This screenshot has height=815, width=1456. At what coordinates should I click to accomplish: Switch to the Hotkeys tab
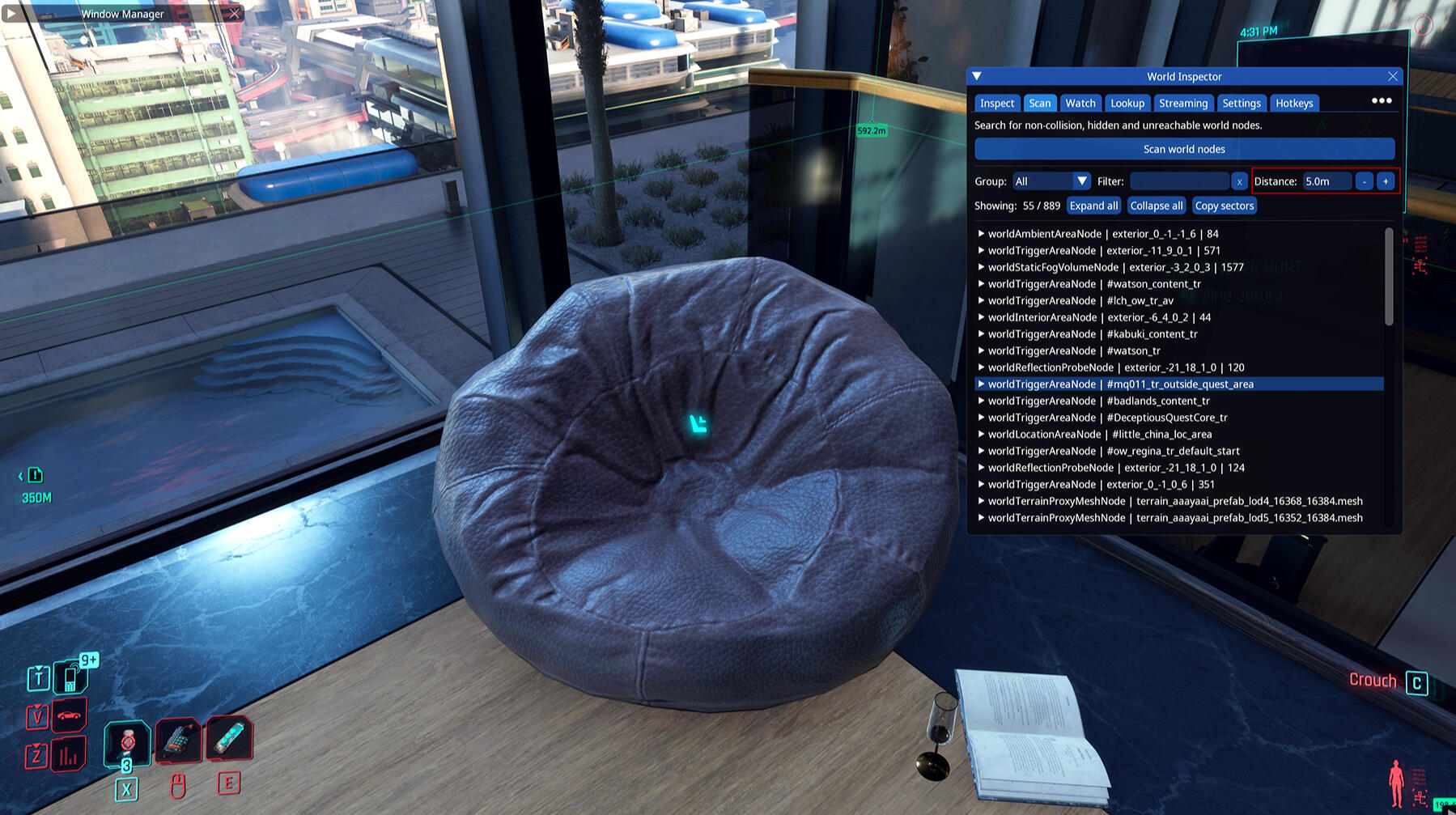point(1293,103)
